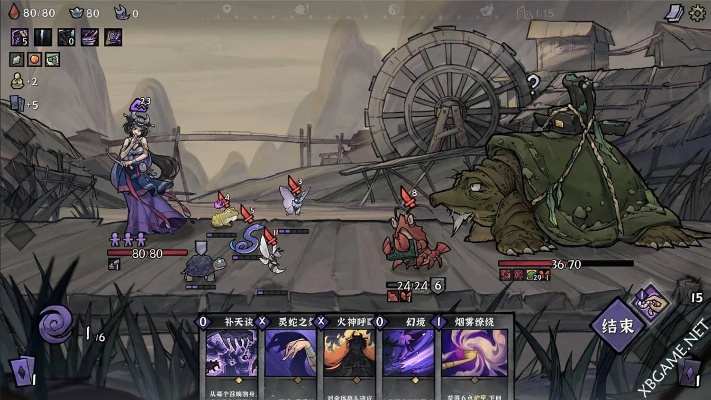Check the cards +5 icon
Viewport: 711px width, 400px height.
tap(16, 104)
